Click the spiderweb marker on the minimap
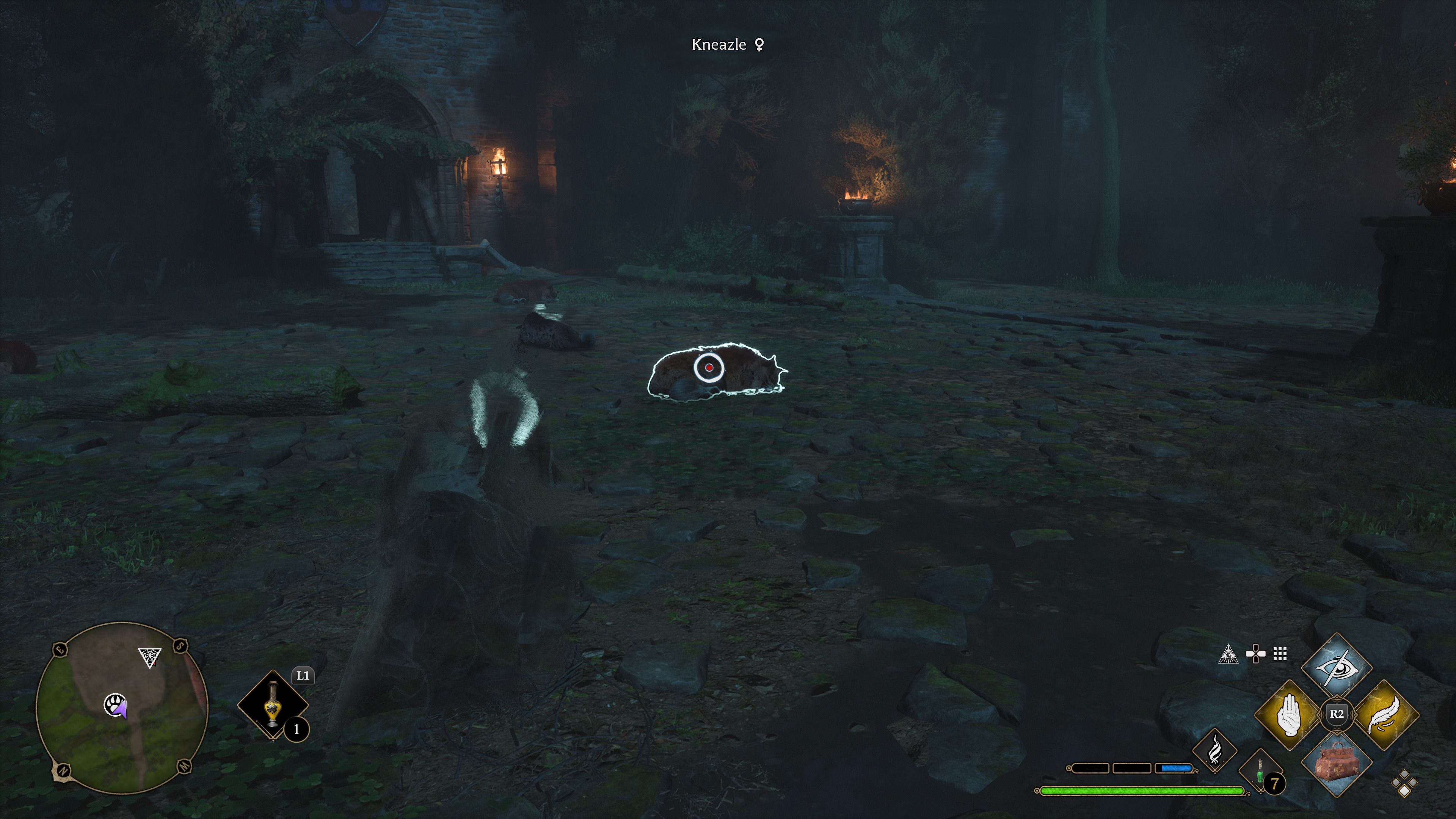1456x819 pixels. point(150,657)
